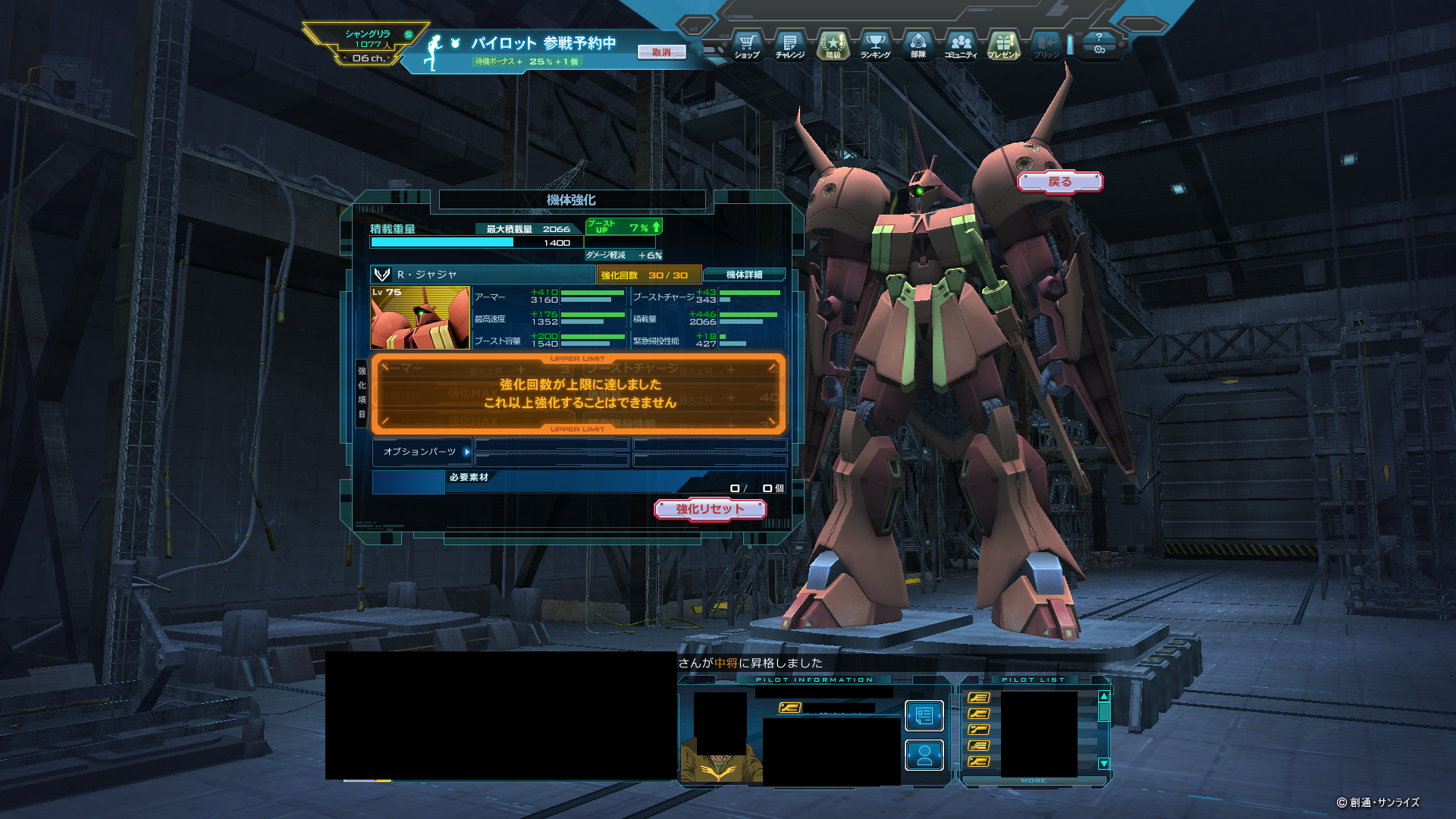Screen dimensions: 1456x819
Task: Open the 階級 rank menu
Action: [833, 45]
